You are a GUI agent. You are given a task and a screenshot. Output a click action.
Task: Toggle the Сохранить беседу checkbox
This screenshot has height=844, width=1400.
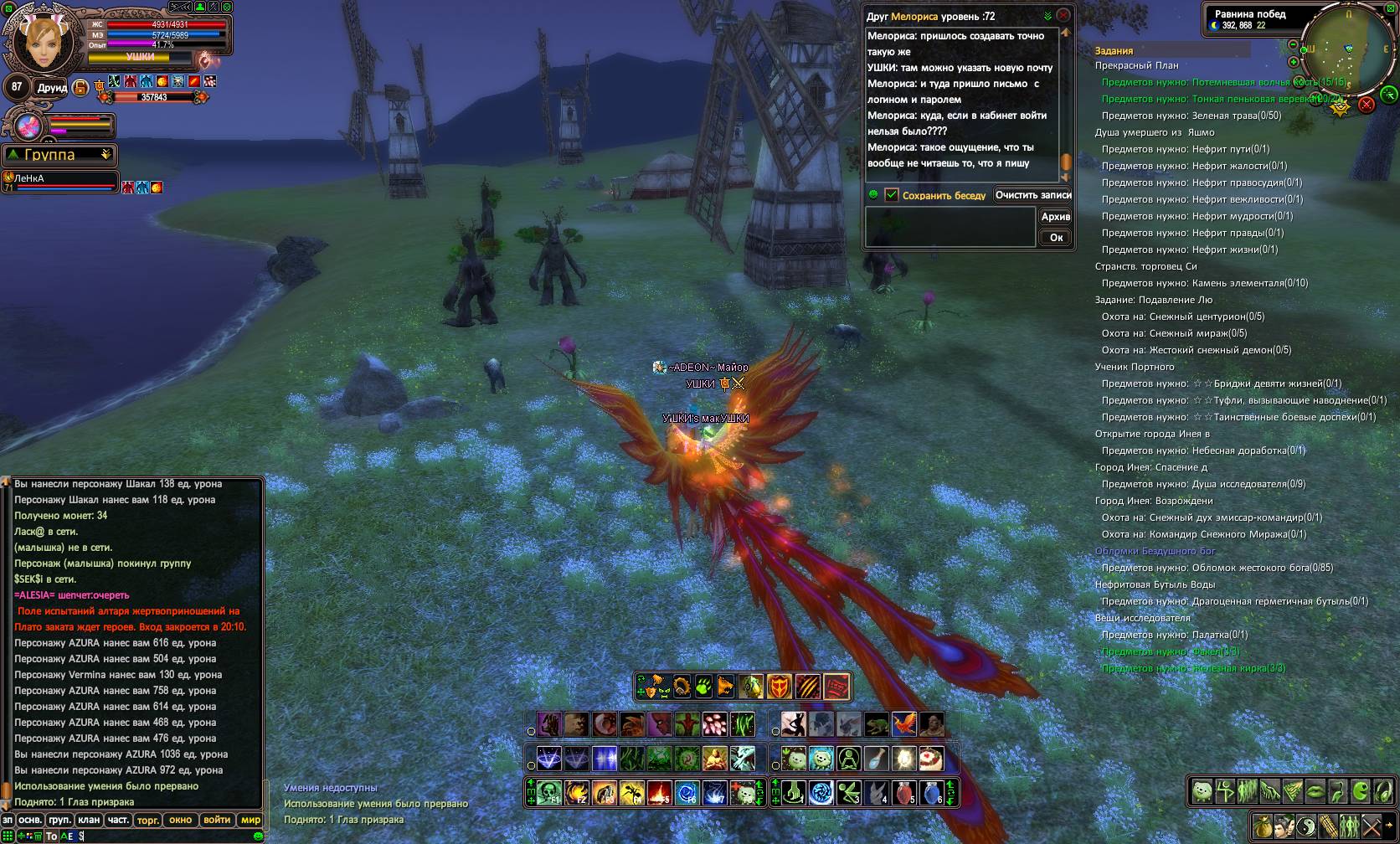point(892,195)
